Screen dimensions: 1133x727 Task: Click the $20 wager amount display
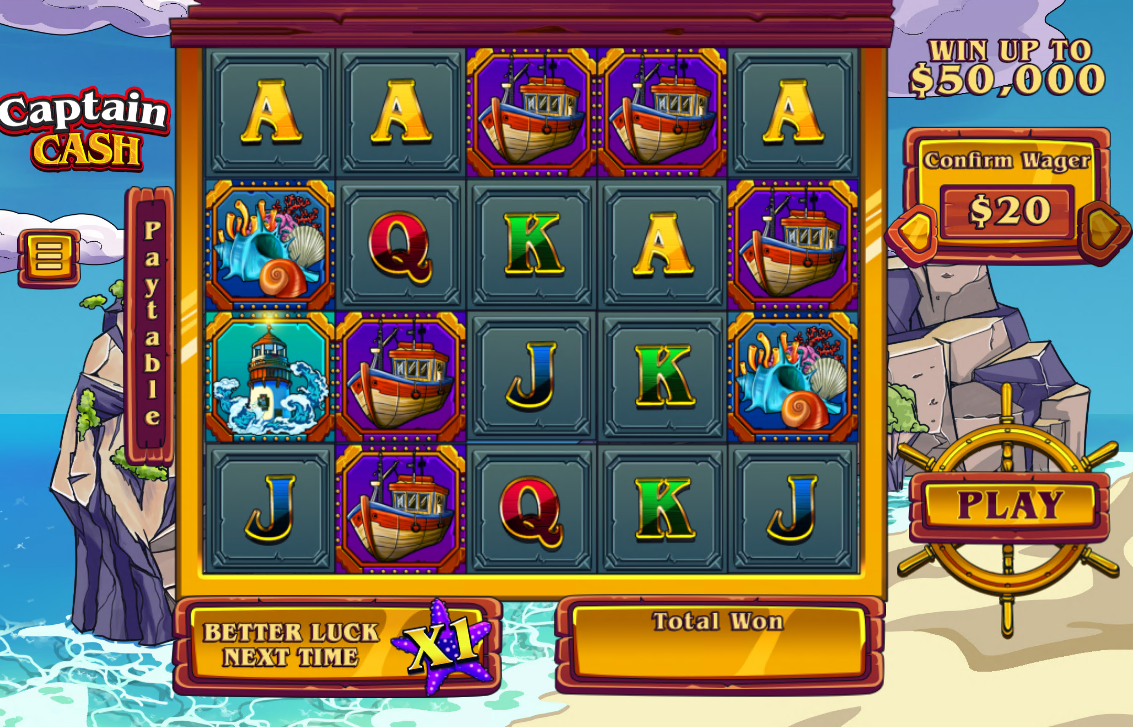(x=1008, y=212)
